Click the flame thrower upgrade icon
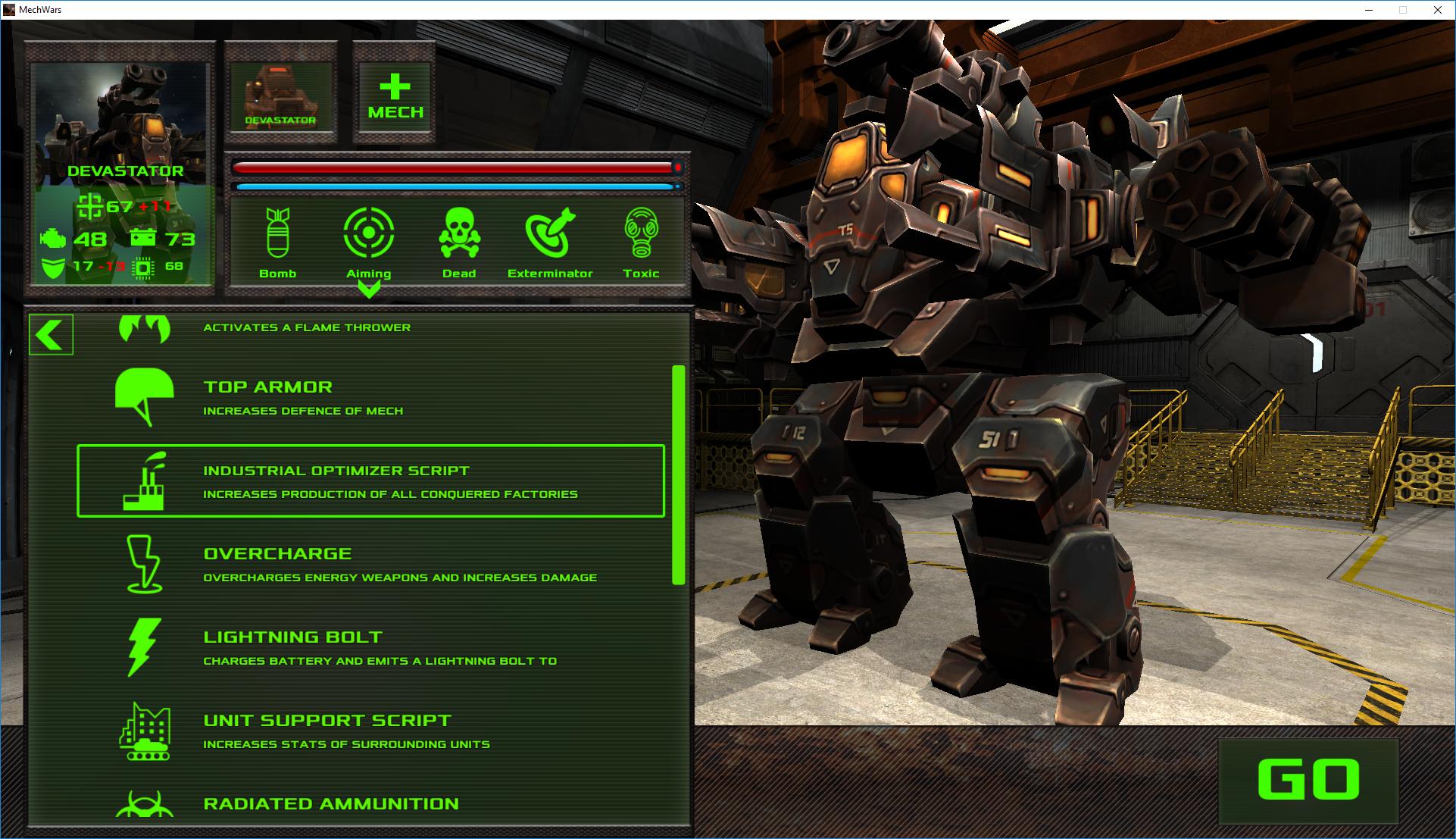 pos(145,327)
